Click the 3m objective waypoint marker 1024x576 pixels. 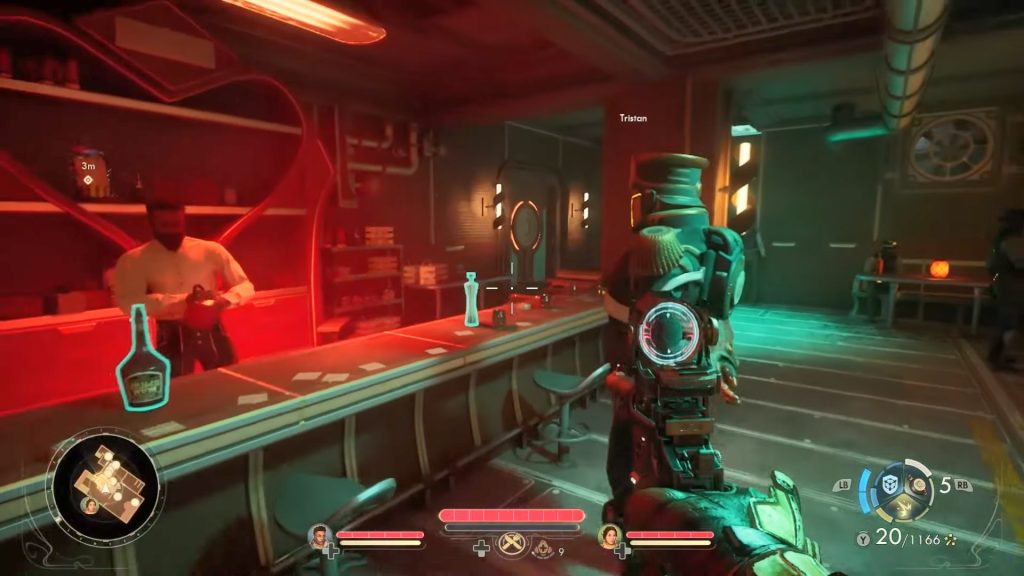pyautogui.click(x=89, y=180)
